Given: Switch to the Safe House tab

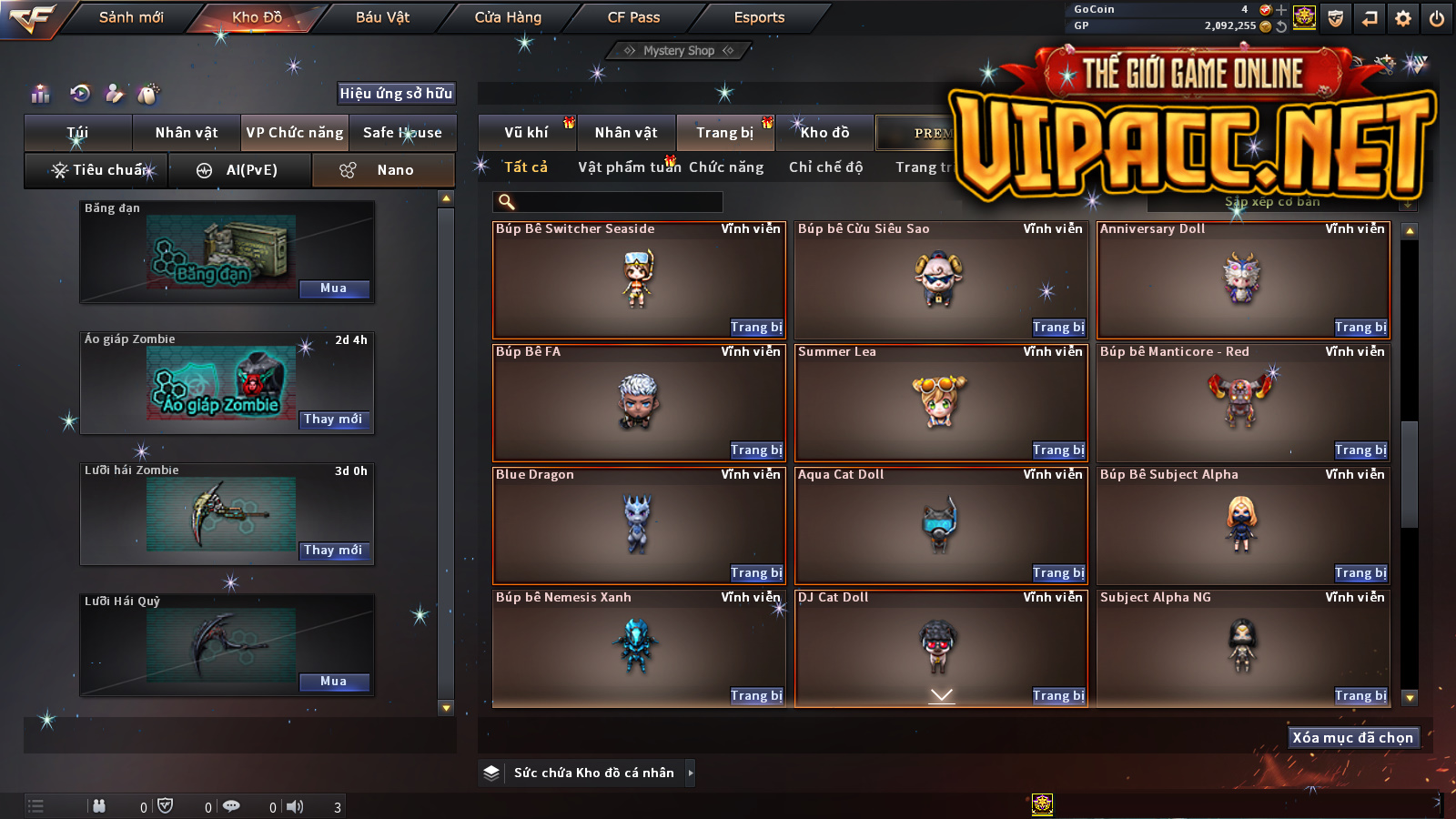Looking at the screenshot, I should 402,133.
